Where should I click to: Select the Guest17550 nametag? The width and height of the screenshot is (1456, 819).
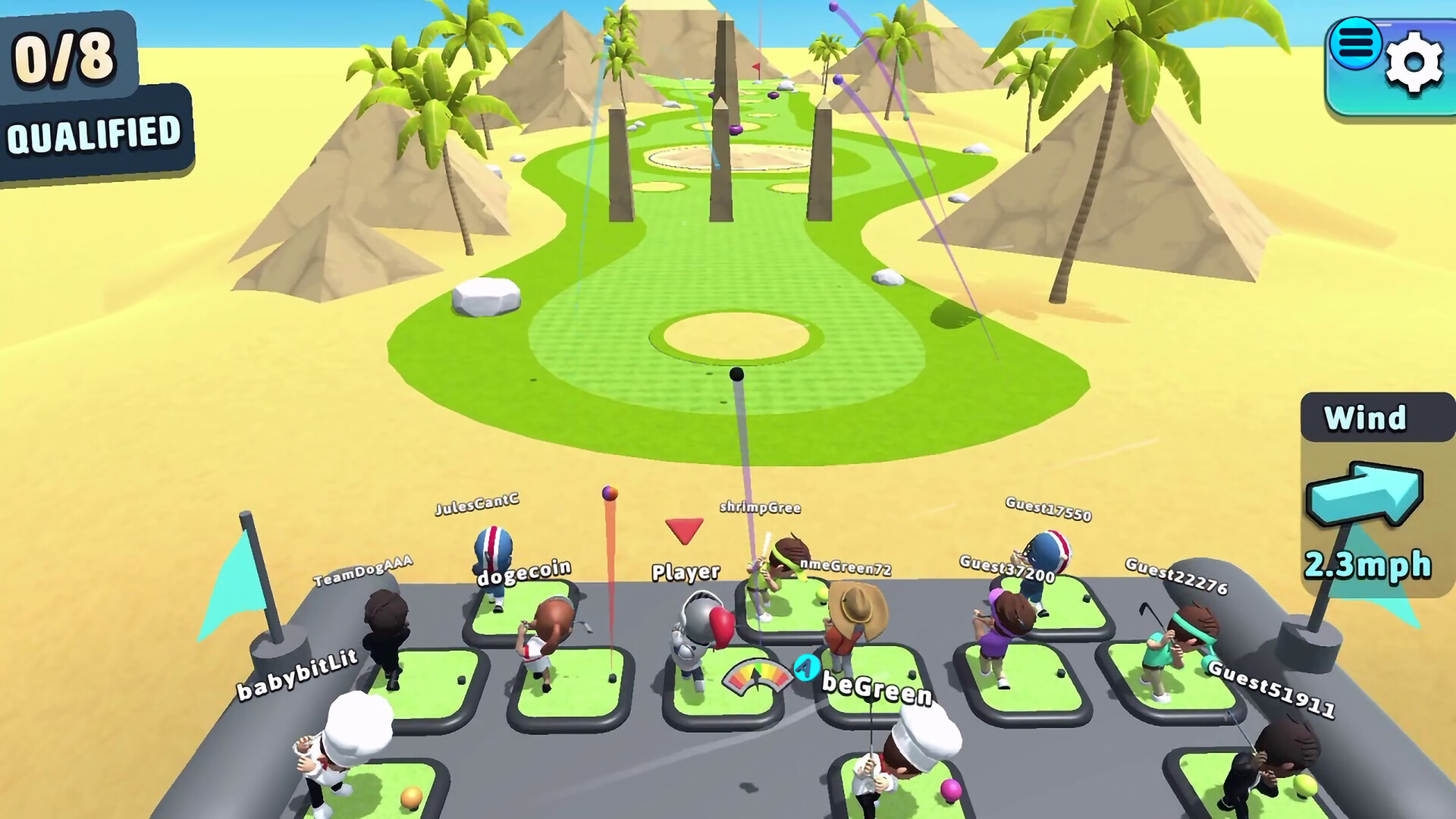1047,508
